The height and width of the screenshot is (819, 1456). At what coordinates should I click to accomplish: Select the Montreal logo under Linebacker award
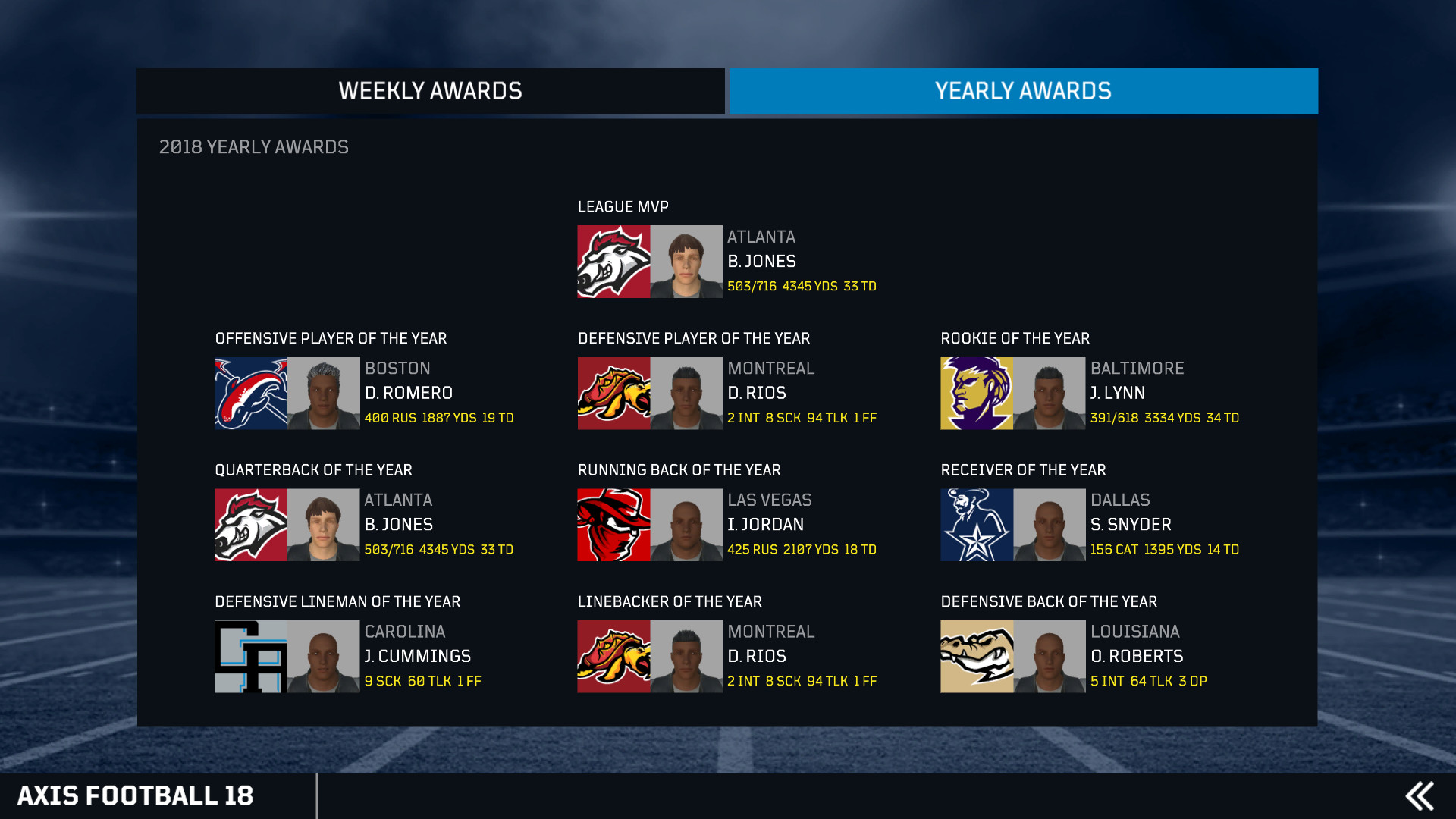click(613, 657)
